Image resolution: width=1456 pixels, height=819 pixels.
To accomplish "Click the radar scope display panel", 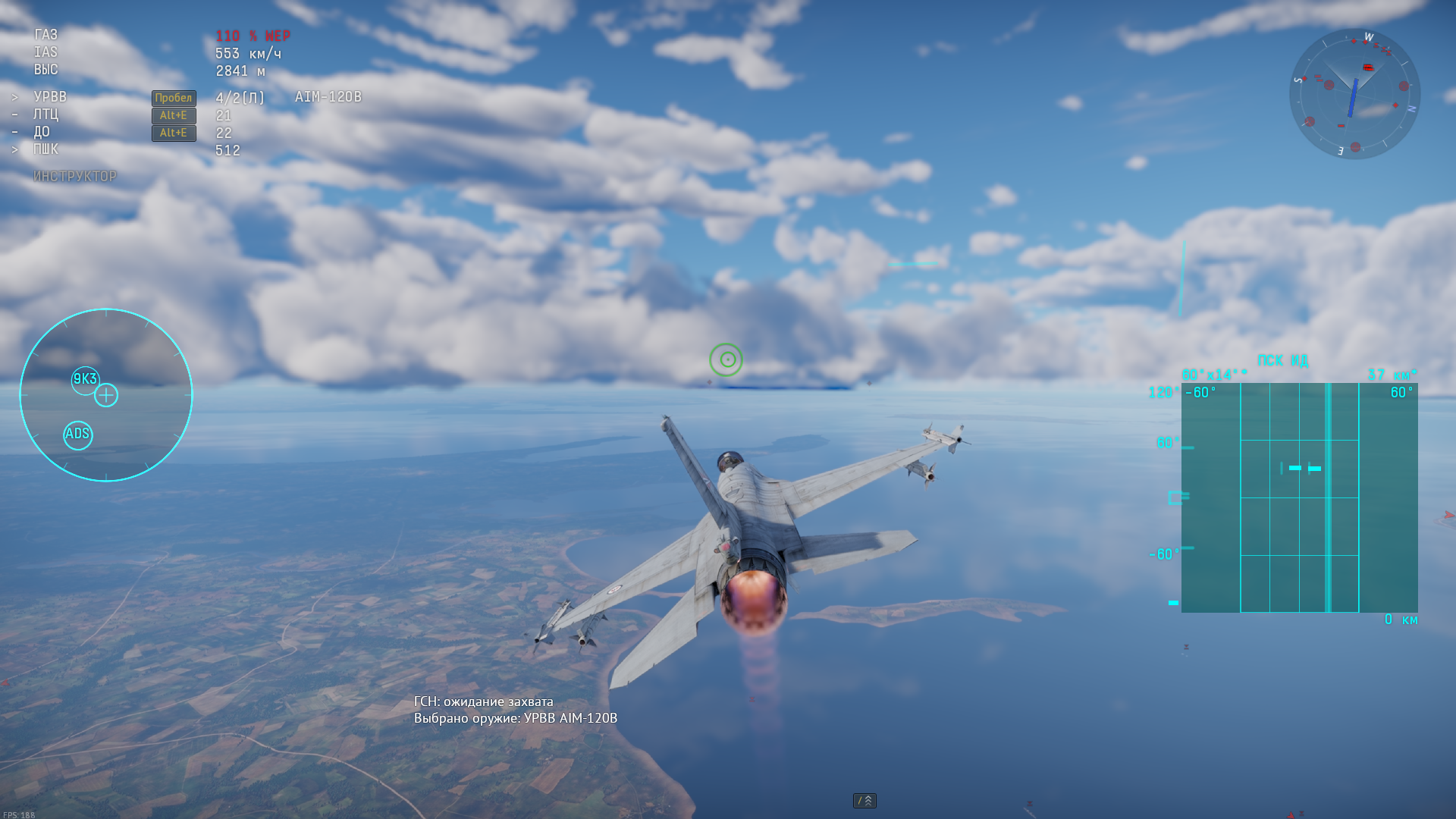I will tap(1299, 497).
